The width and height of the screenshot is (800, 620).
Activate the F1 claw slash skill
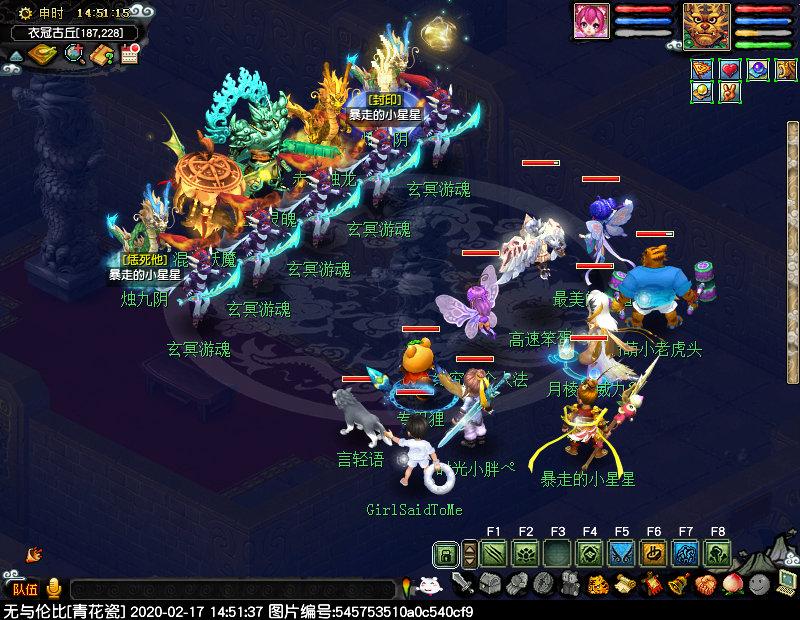(494, 553)
